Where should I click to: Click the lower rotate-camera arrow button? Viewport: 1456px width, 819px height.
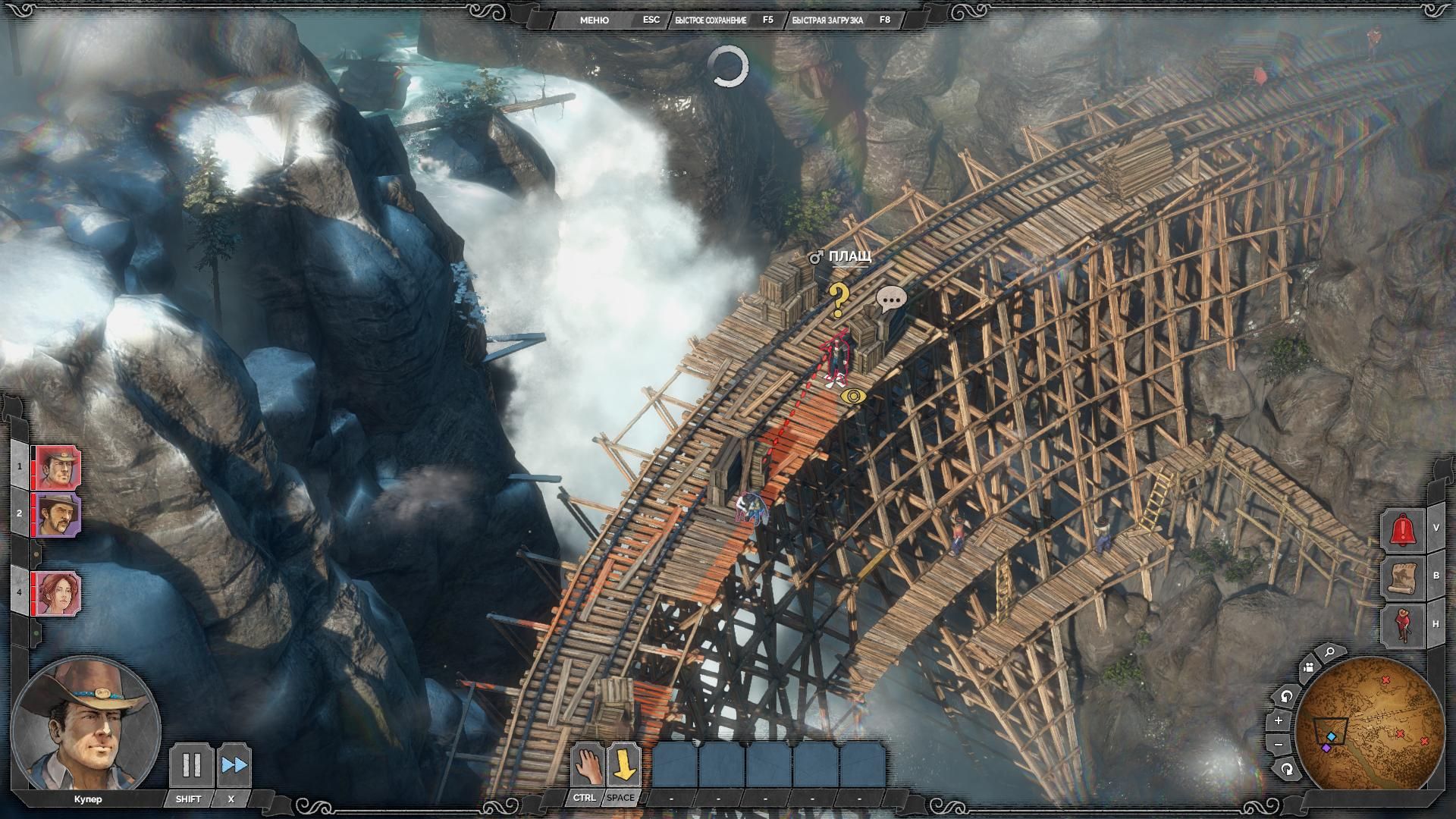point(1287,770)
